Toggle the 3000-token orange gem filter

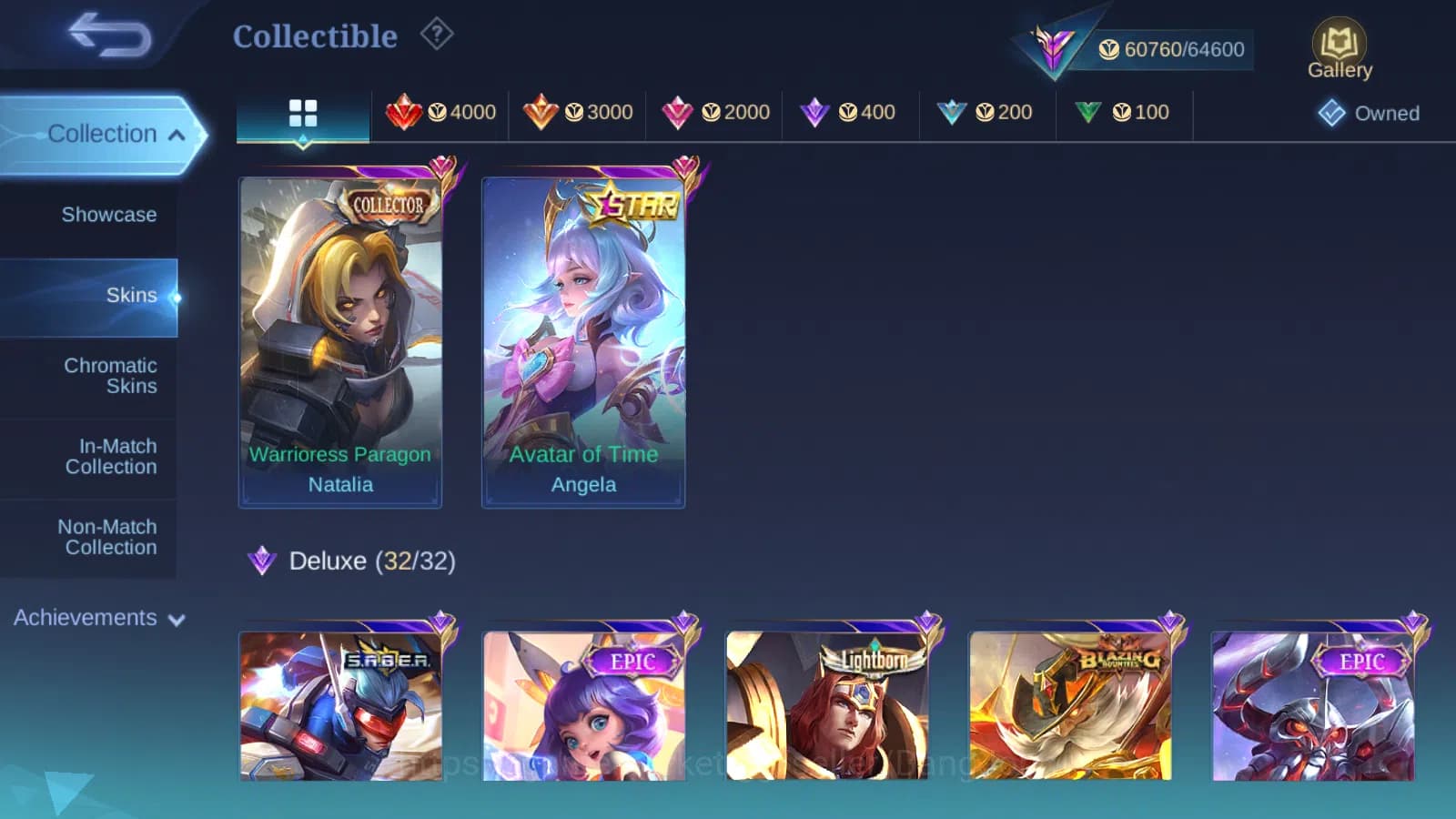point(543,112)
